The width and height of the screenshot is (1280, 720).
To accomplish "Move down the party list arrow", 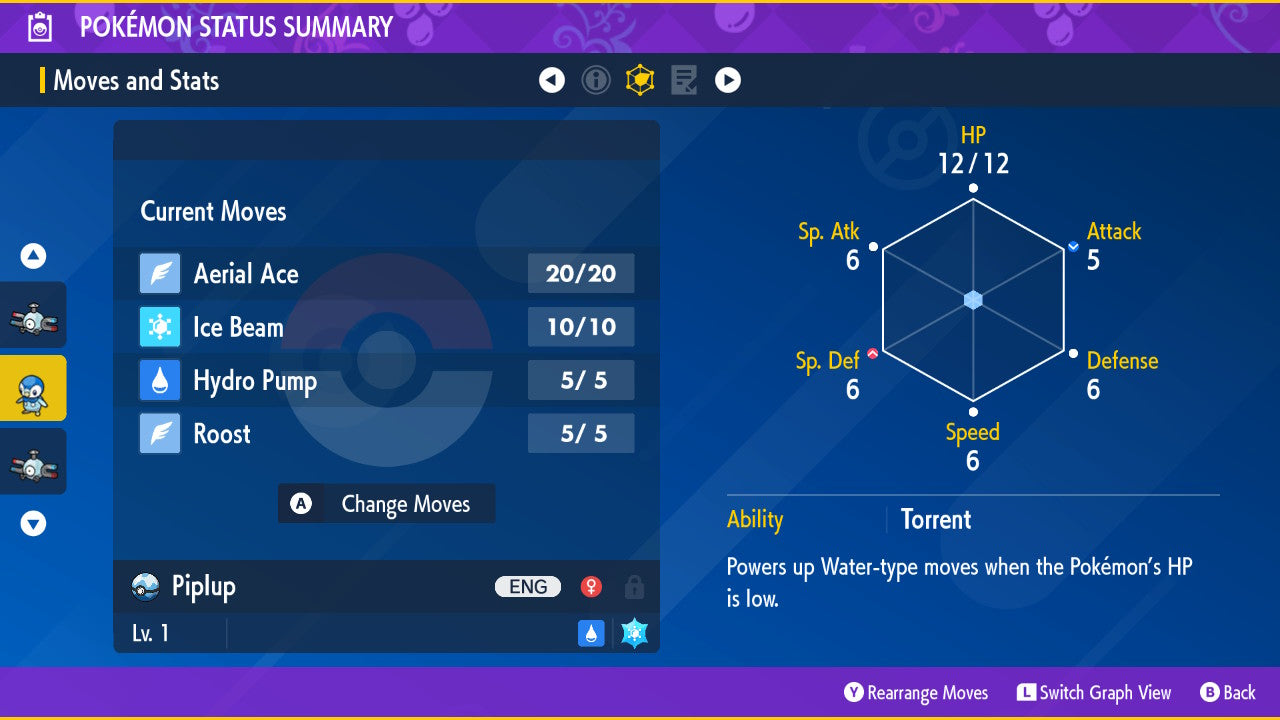I will pyautogui.click(x=33, y=523).
